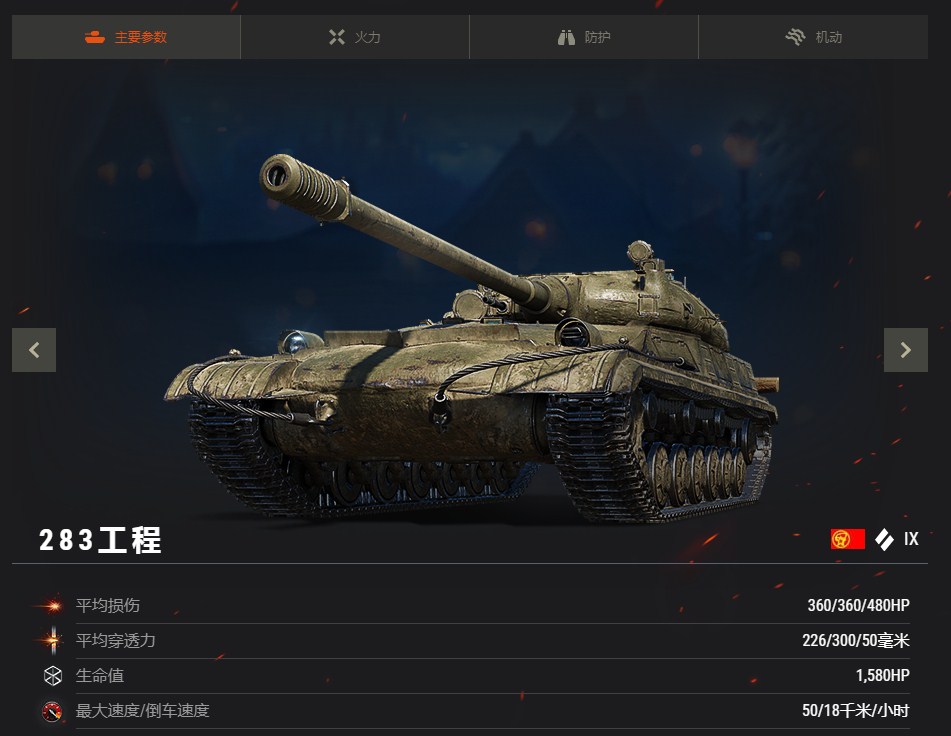This screenshot has height=736, width=951.
Task: Advance to the next tank image
Action: click(x=905, y=350)
